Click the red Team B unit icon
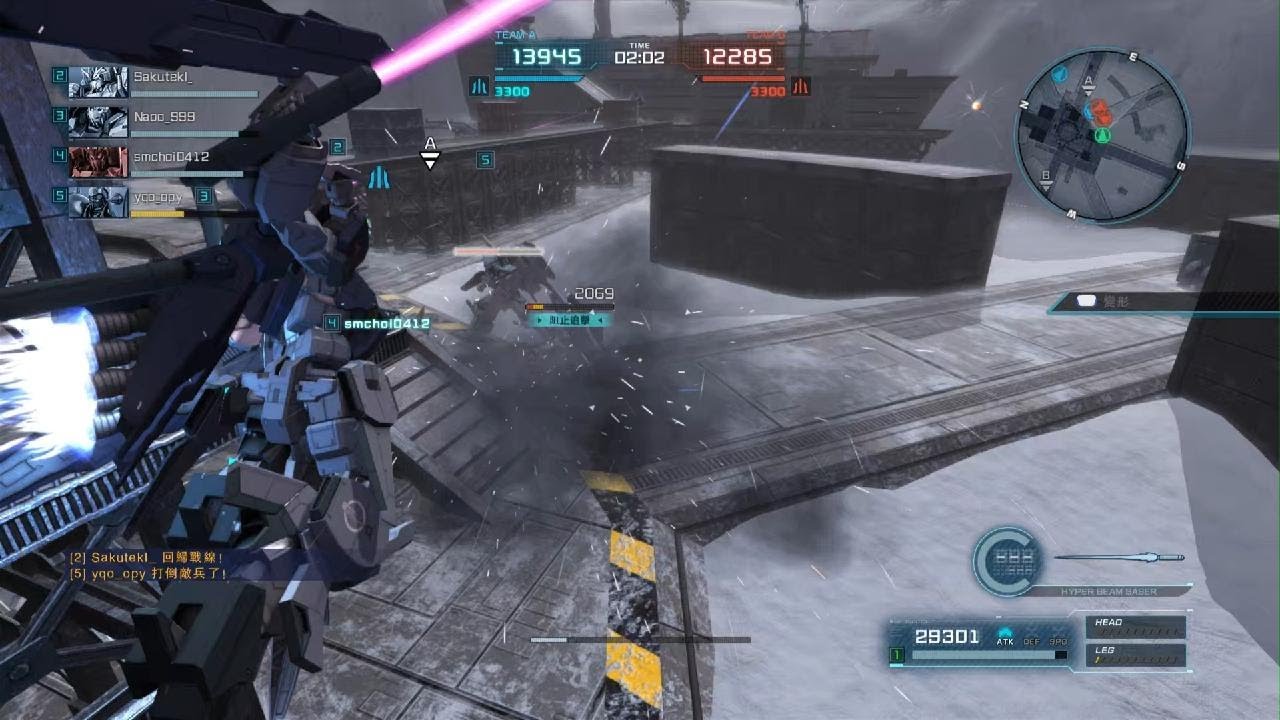Viewport: 1280px width, 720px height. (800, 87)
